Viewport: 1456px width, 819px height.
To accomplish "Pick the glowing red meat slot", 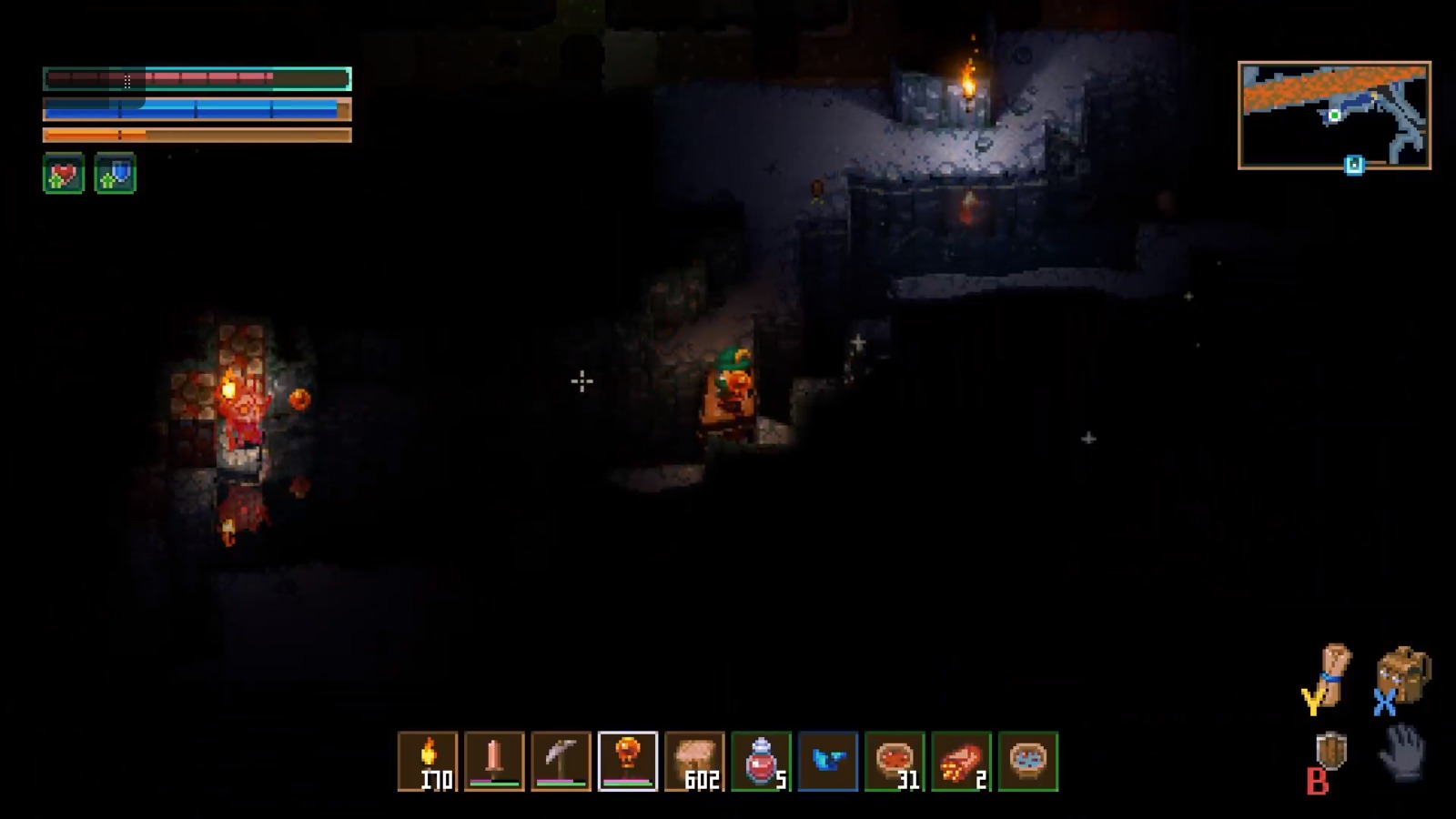I will pyautogui.click(x=961, y=761).
